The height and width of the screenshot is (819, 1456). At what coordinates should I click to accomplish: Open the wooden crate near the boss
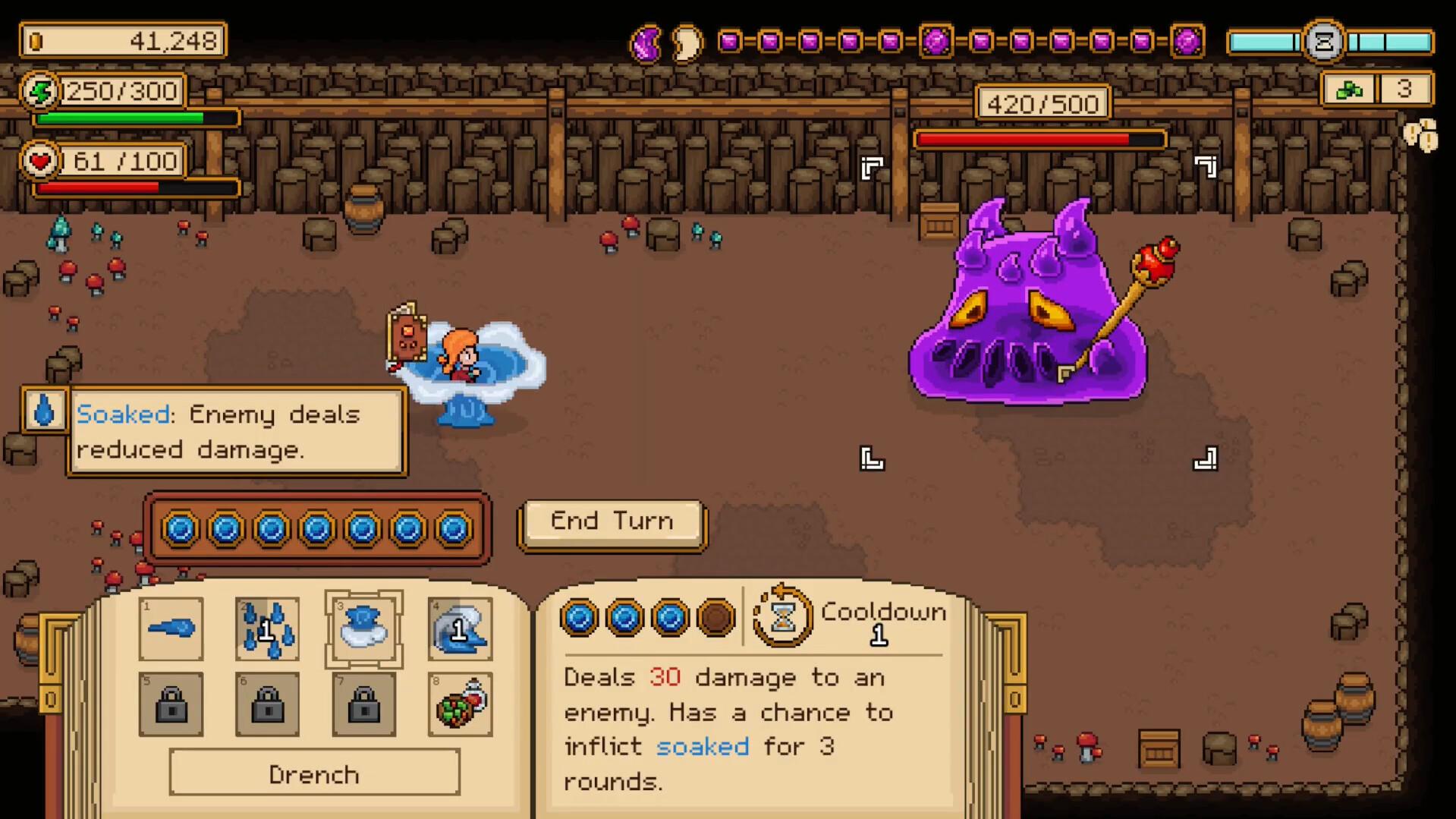click(939, 222)
